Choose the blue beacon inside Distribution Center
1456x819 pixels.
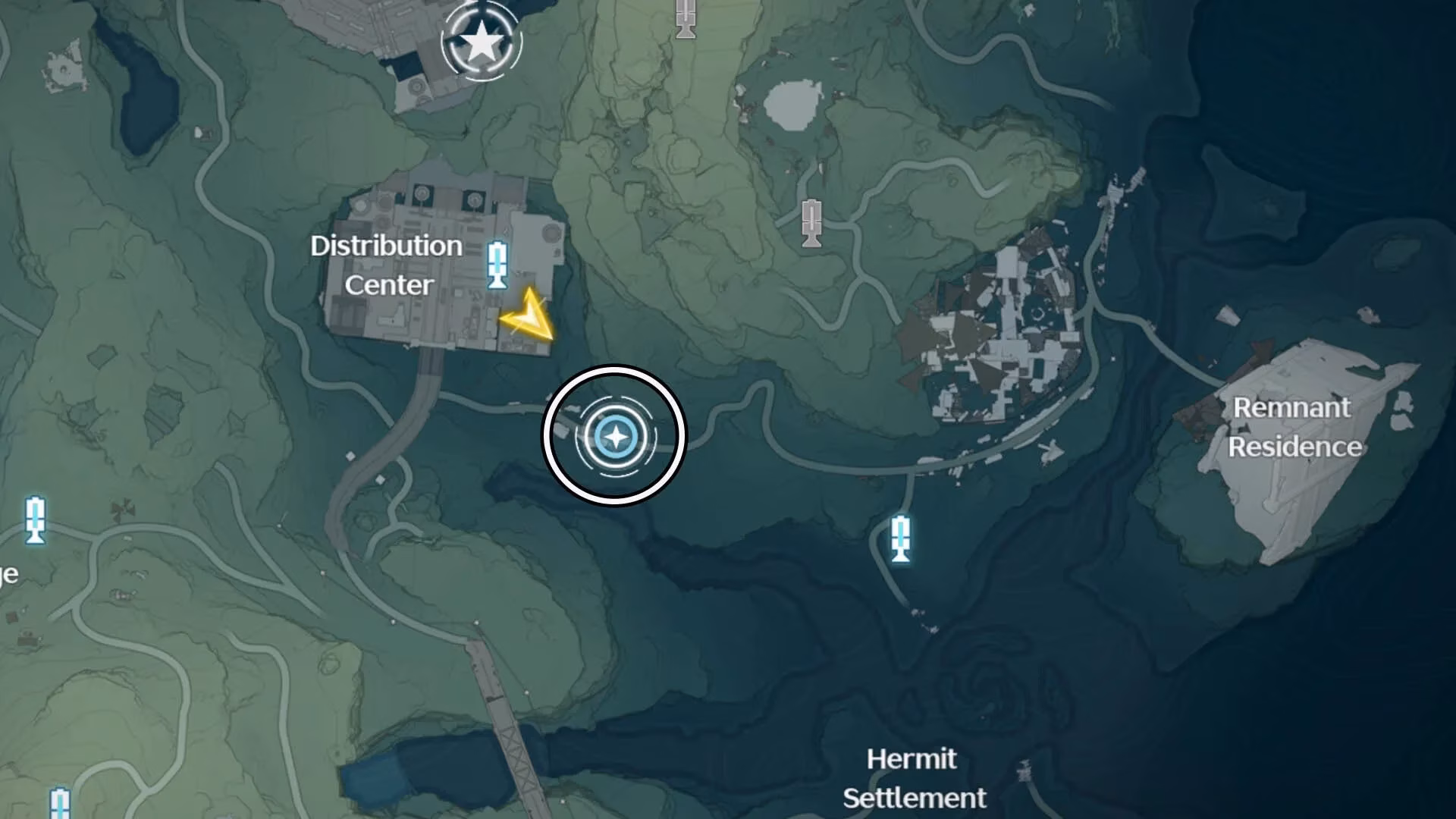pos(497,265)
